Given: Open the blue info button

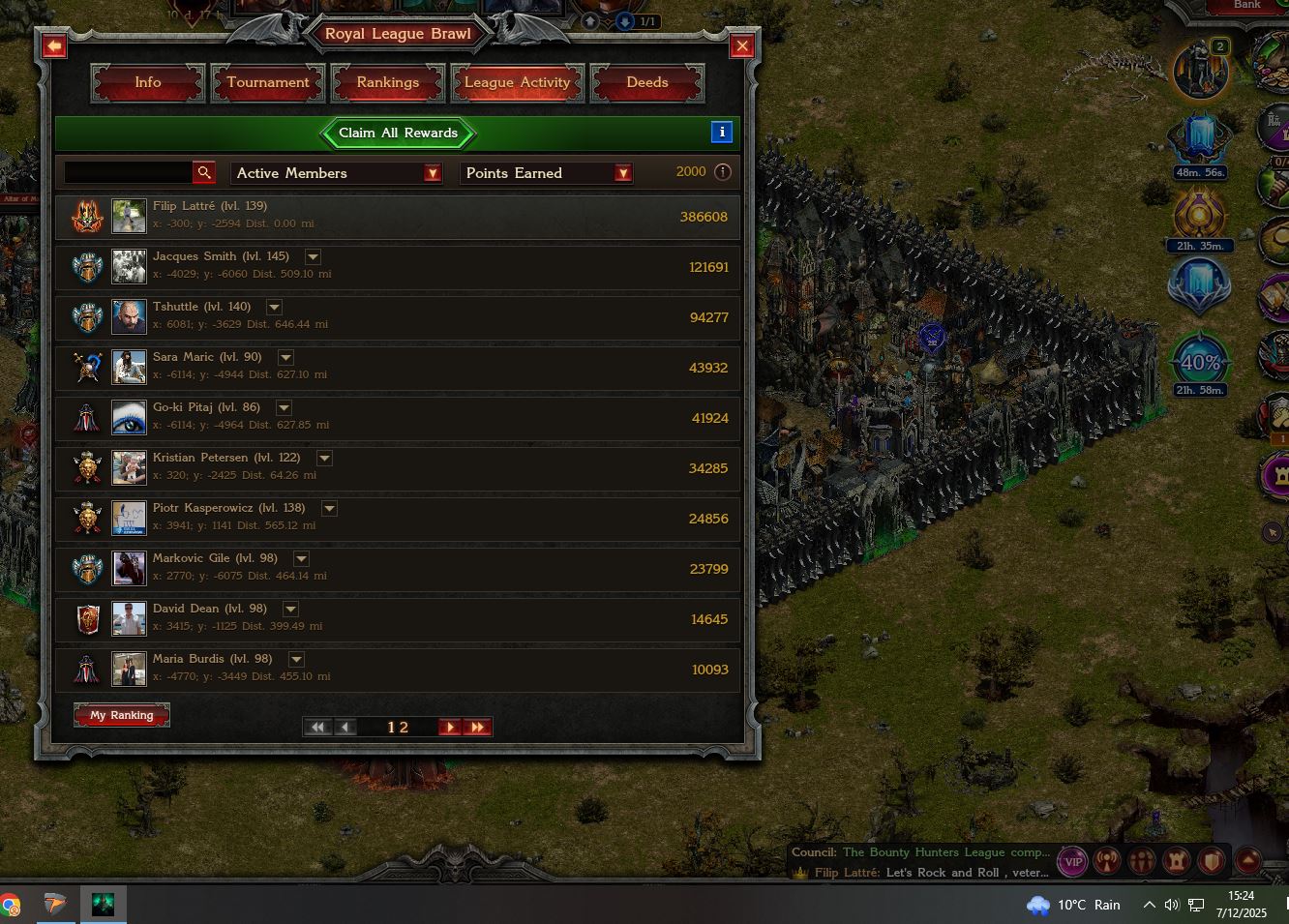Looking at the screenshot, I should (721, 133).
